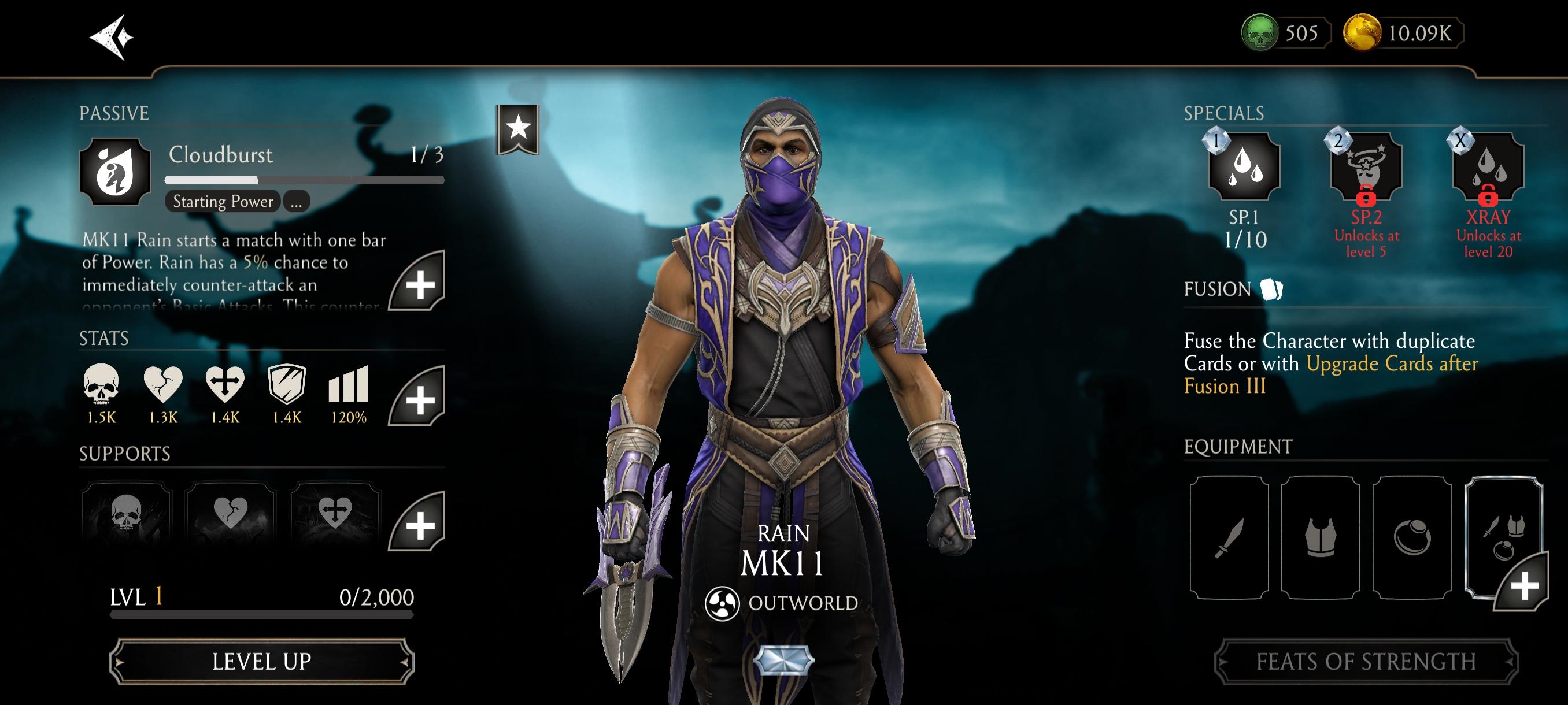Go back using the arrow button
This screenshot has width=1568, height=705.
[112, 37]
